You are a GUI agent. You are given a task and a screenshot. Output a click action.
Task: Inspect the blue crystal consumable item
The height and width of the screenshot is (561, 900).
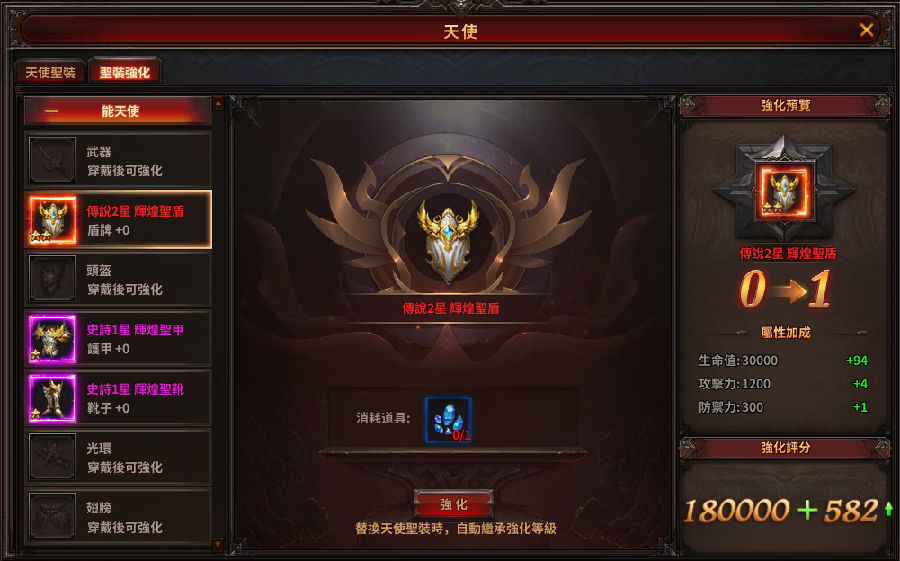point(448,419)
